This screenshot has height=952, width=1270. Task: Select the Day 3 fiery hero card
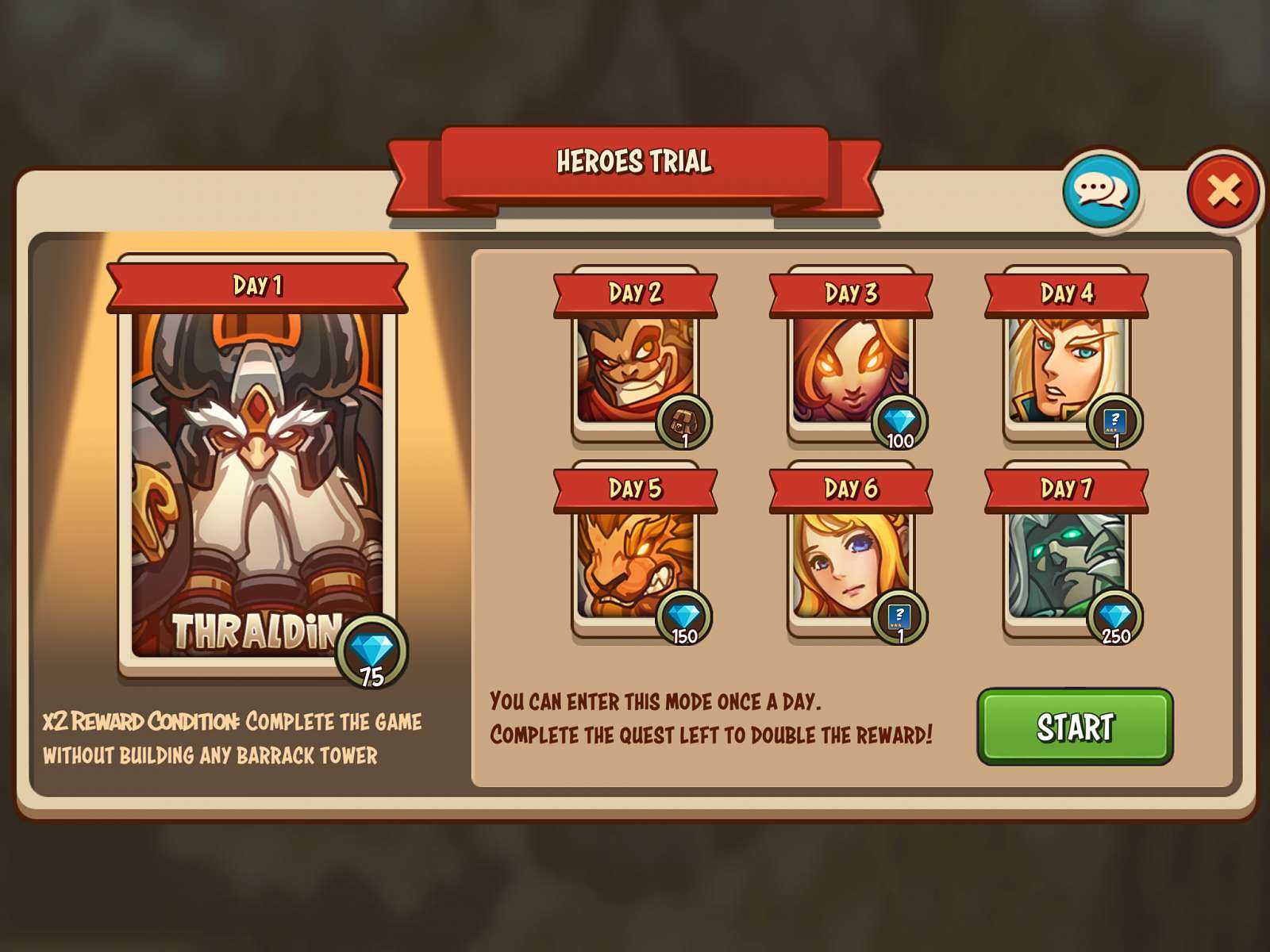[x=849, y=365]
